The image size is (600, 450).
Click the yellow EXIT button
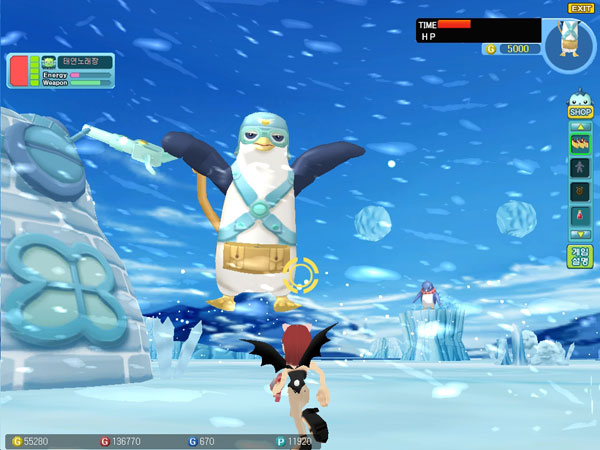click(x=581, y=9)
